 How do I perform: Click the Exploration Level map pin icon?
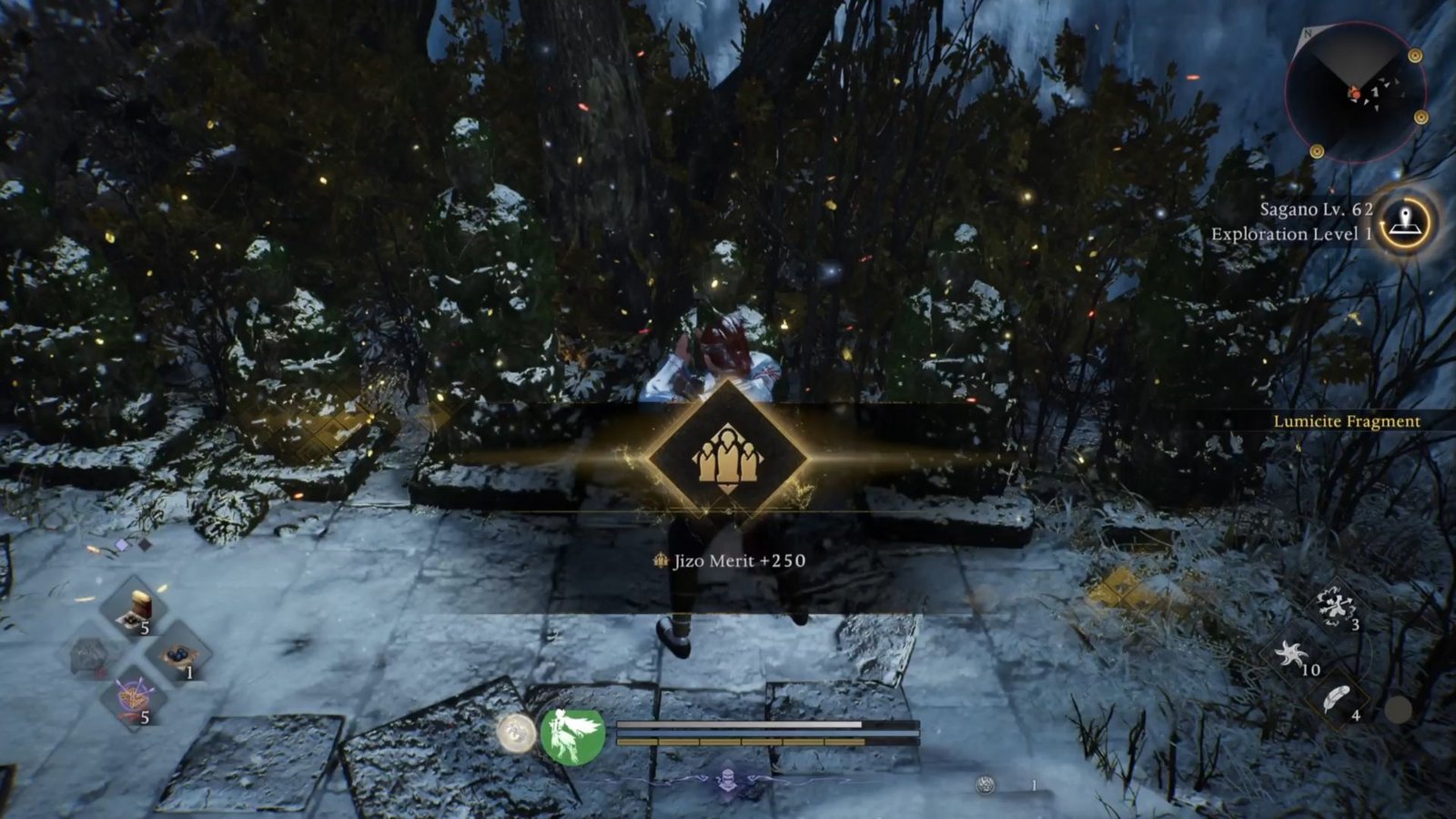coord(1405,221)
